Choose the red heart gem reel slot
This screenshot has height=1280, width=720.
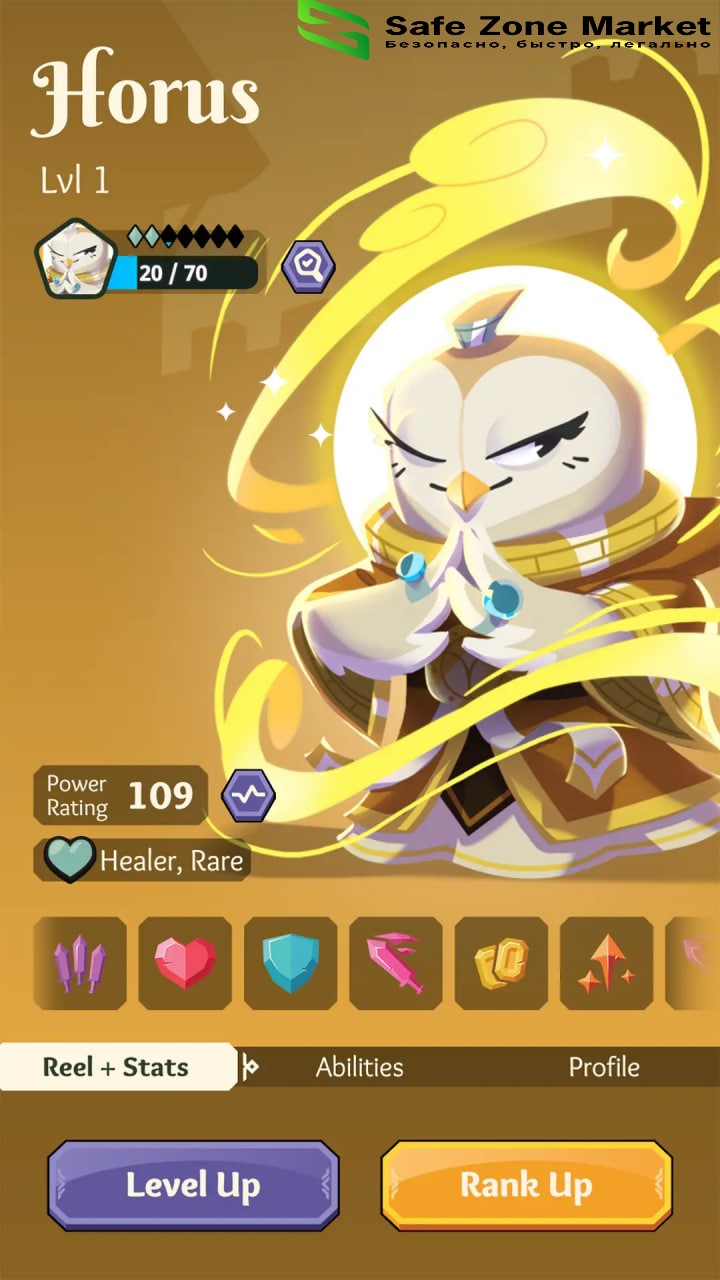[x=185, y=963]
